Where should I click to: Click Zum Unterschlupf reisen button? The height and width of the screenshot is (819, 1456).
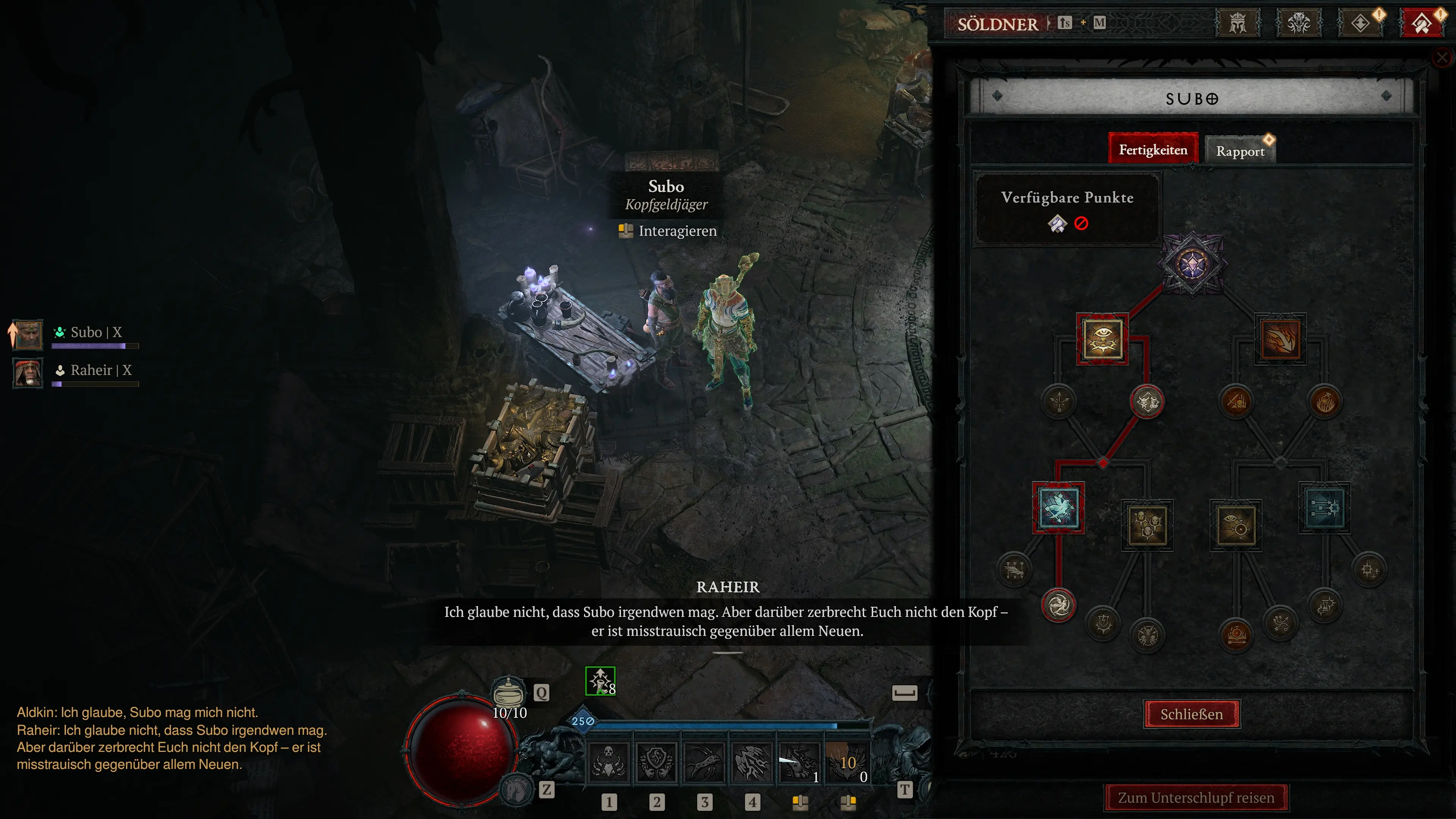pyautogui.click(x=1196, y=797)
